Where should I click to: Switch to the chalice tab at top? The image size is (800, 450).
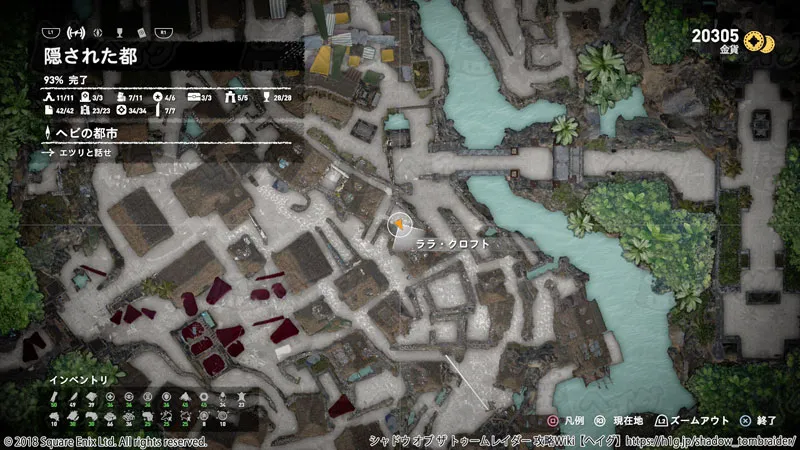click(x=120, y=31)
